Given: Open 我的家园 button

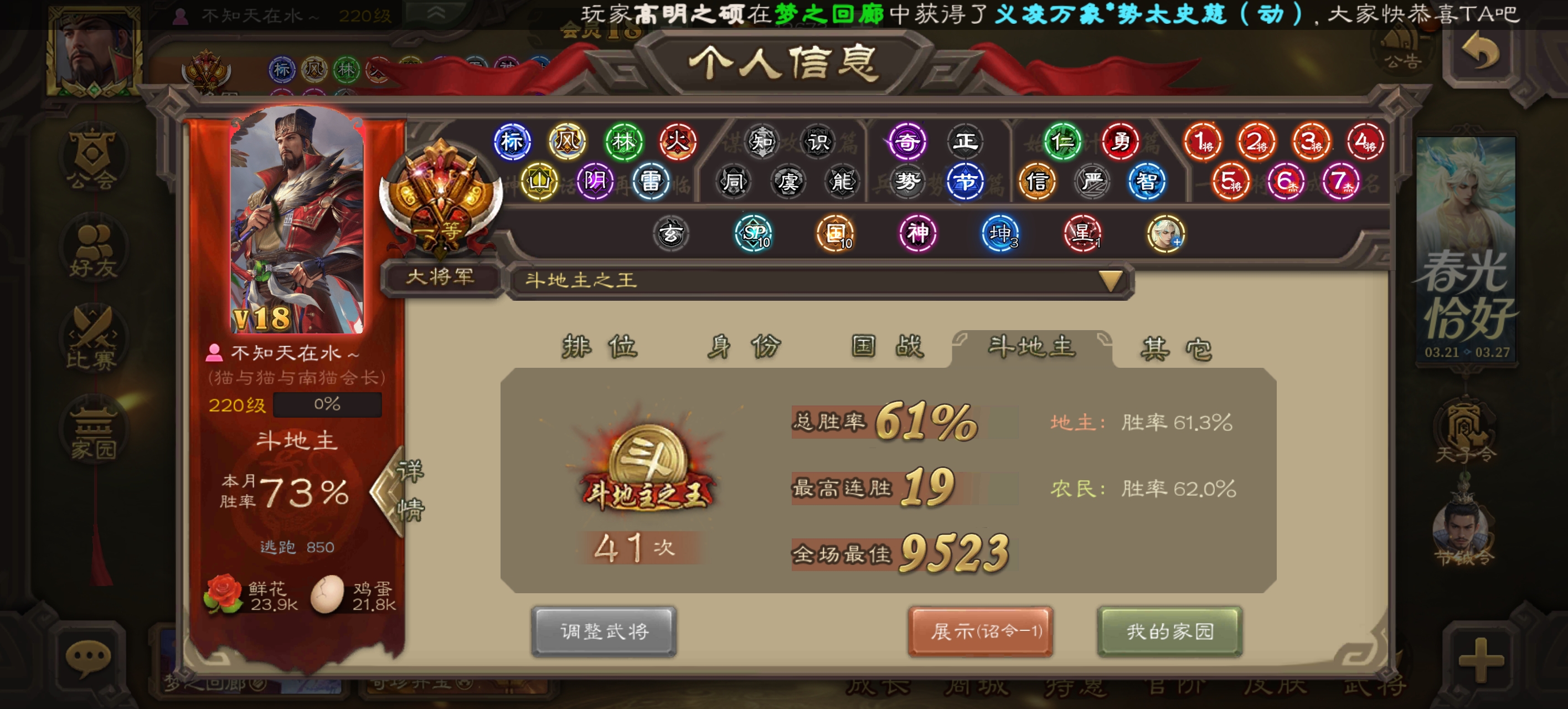Looking at the screenshot, I should (1169, 631).
